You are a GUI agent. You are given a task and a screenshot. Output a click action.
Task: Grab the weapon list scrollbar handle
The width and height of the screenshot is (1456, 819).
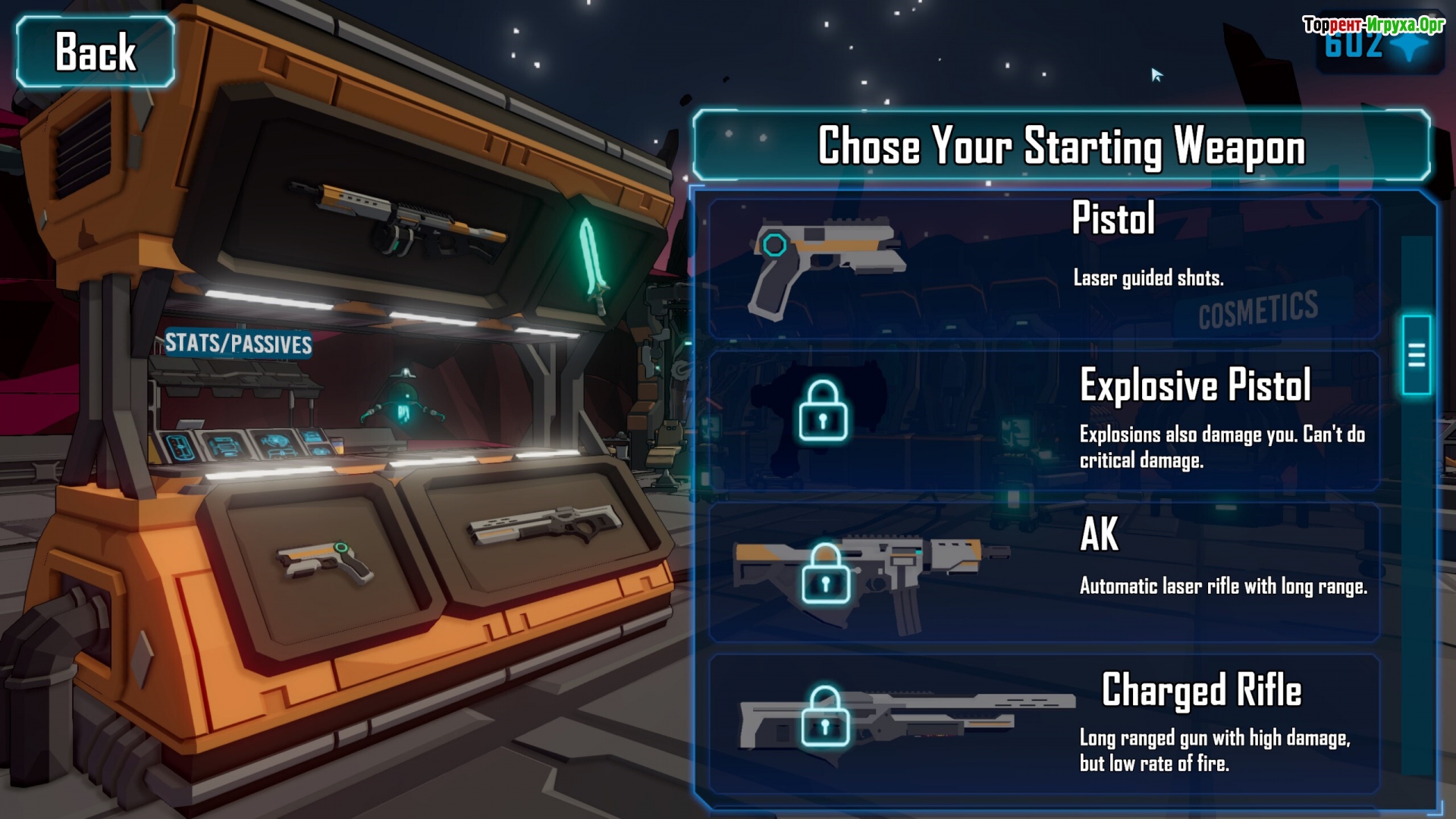[1416, 355]
